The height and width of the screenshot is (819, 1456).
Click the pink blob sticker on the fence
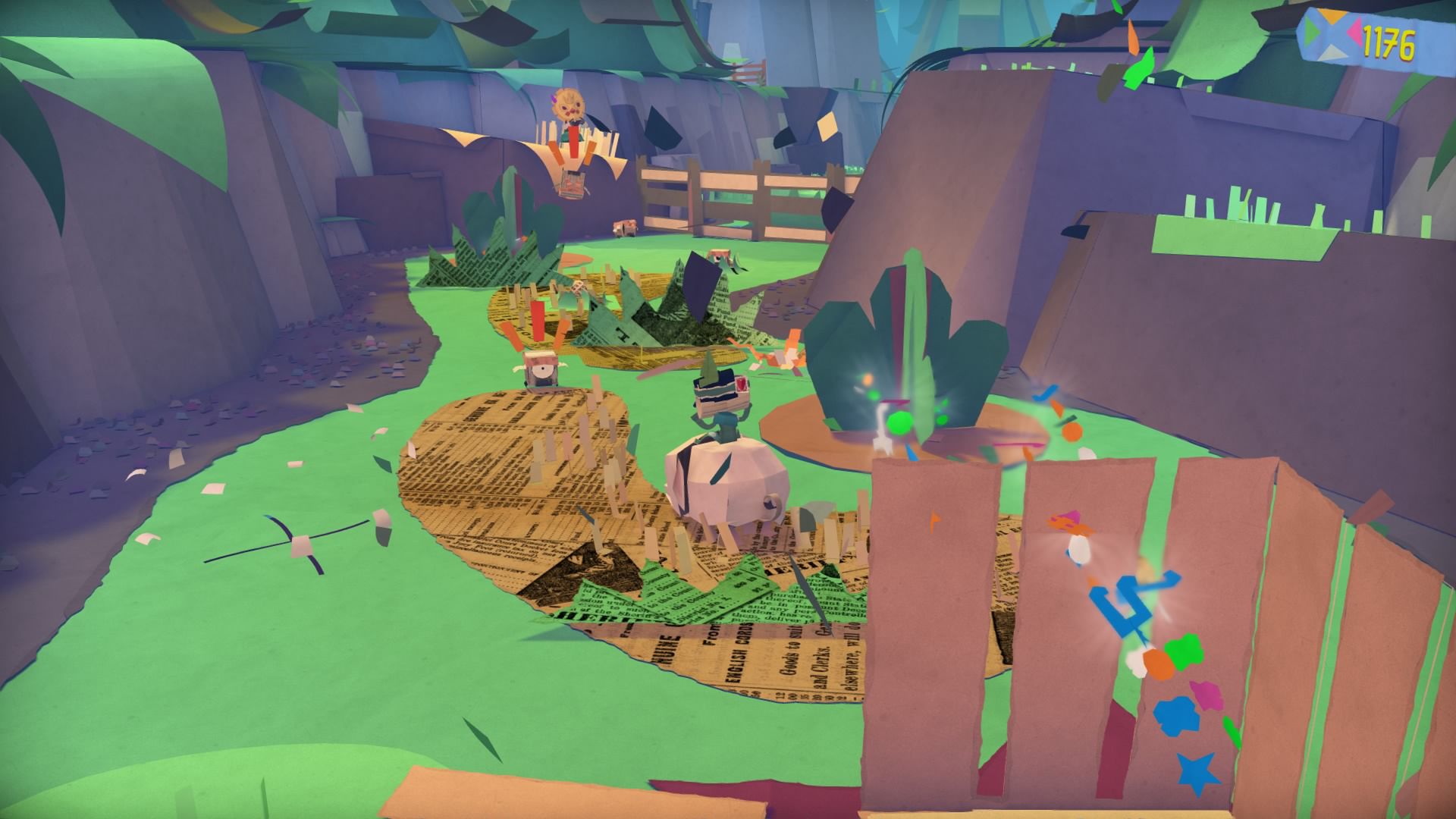[x=1205, y=695]
